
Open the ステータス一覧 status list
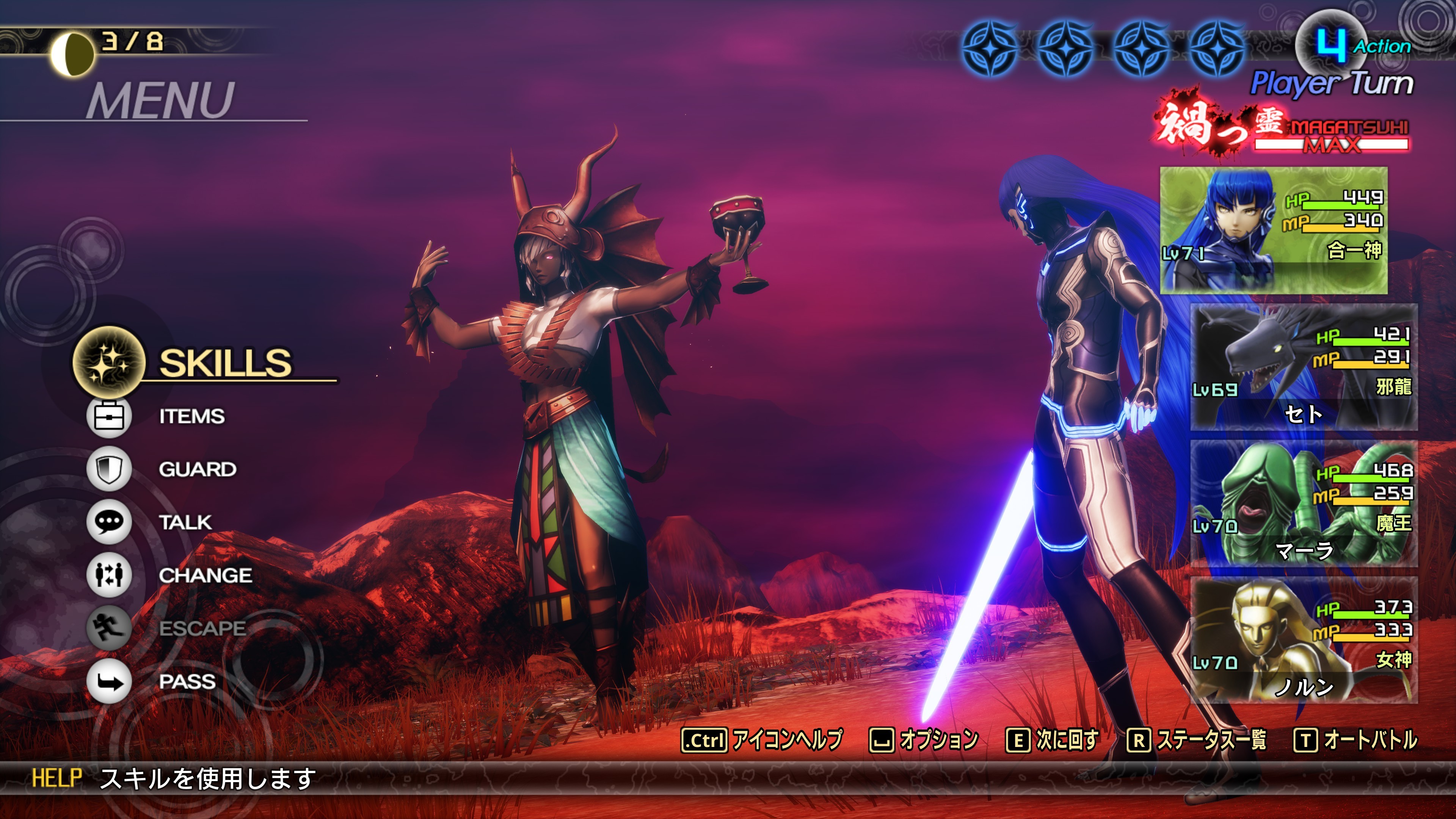[1197, 740]
